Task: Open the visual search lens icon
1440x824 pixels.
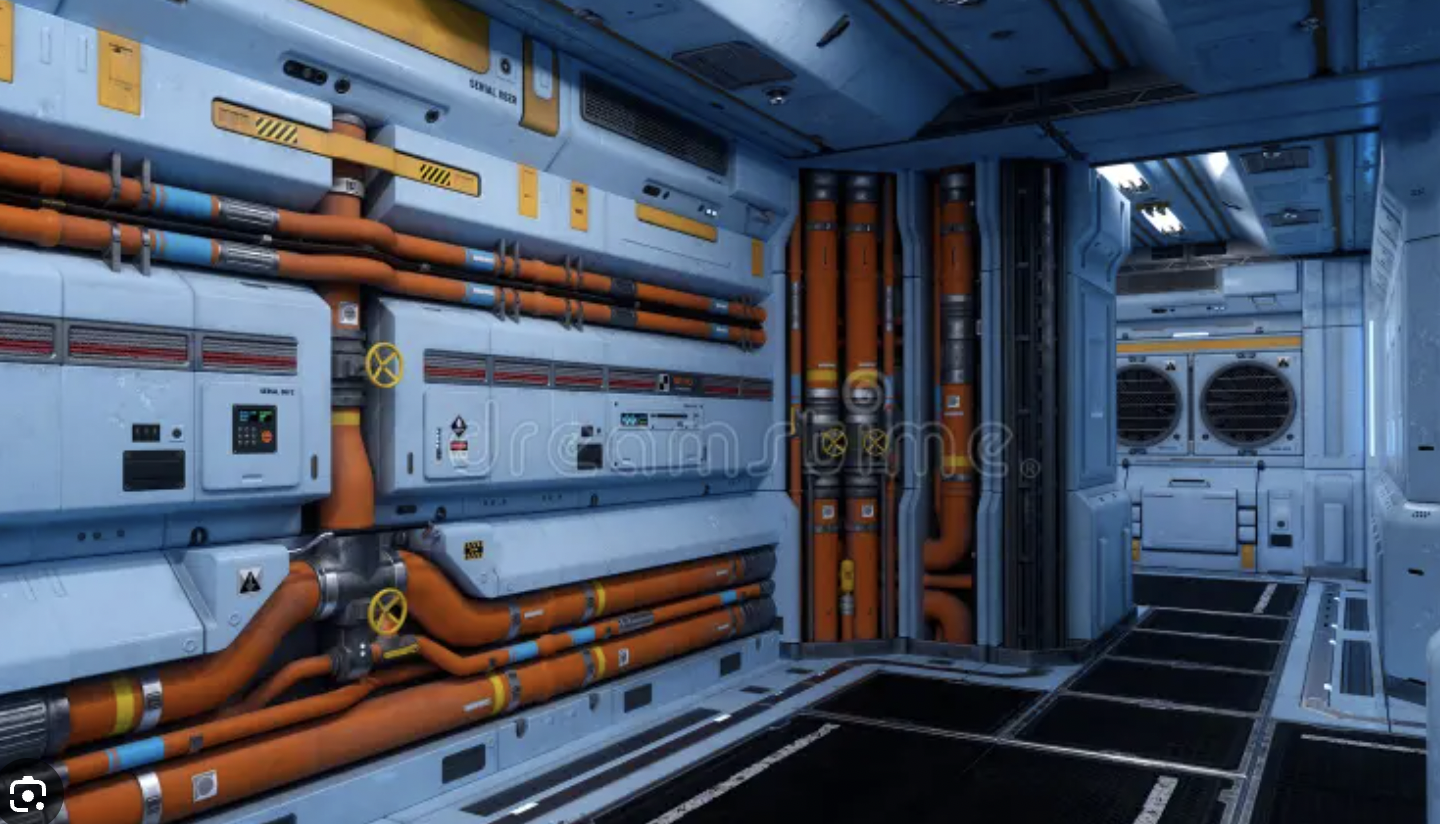Action: (27, 795)
